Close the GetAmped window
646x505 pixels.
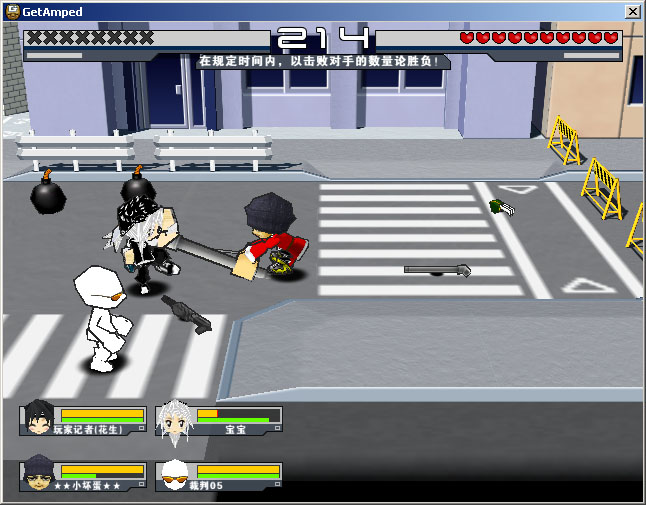(632, 11)
